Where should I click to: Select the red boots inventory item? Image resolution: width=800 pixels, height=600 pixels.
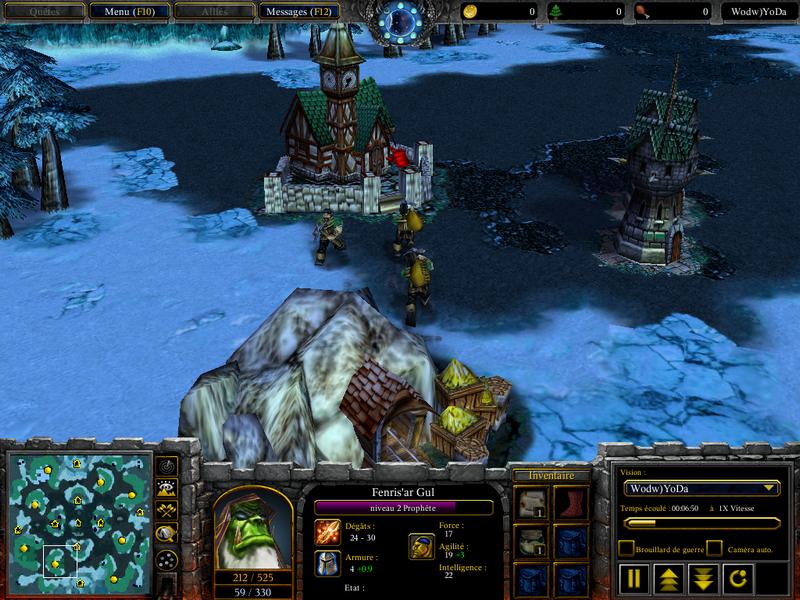pyautogui.click(x=570, y=503)
